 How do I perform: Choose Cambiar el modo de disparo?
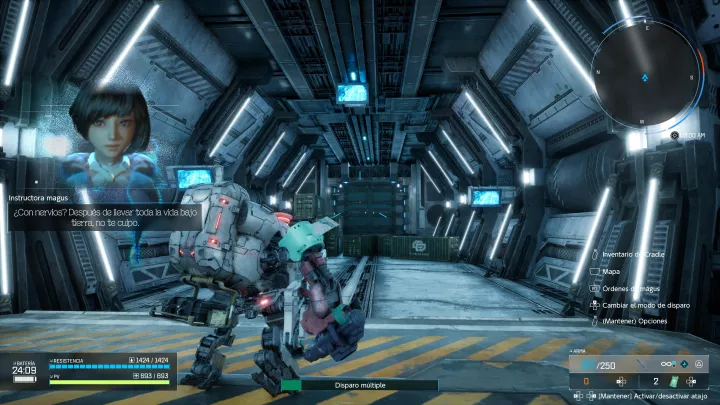[x=643, y=305]
